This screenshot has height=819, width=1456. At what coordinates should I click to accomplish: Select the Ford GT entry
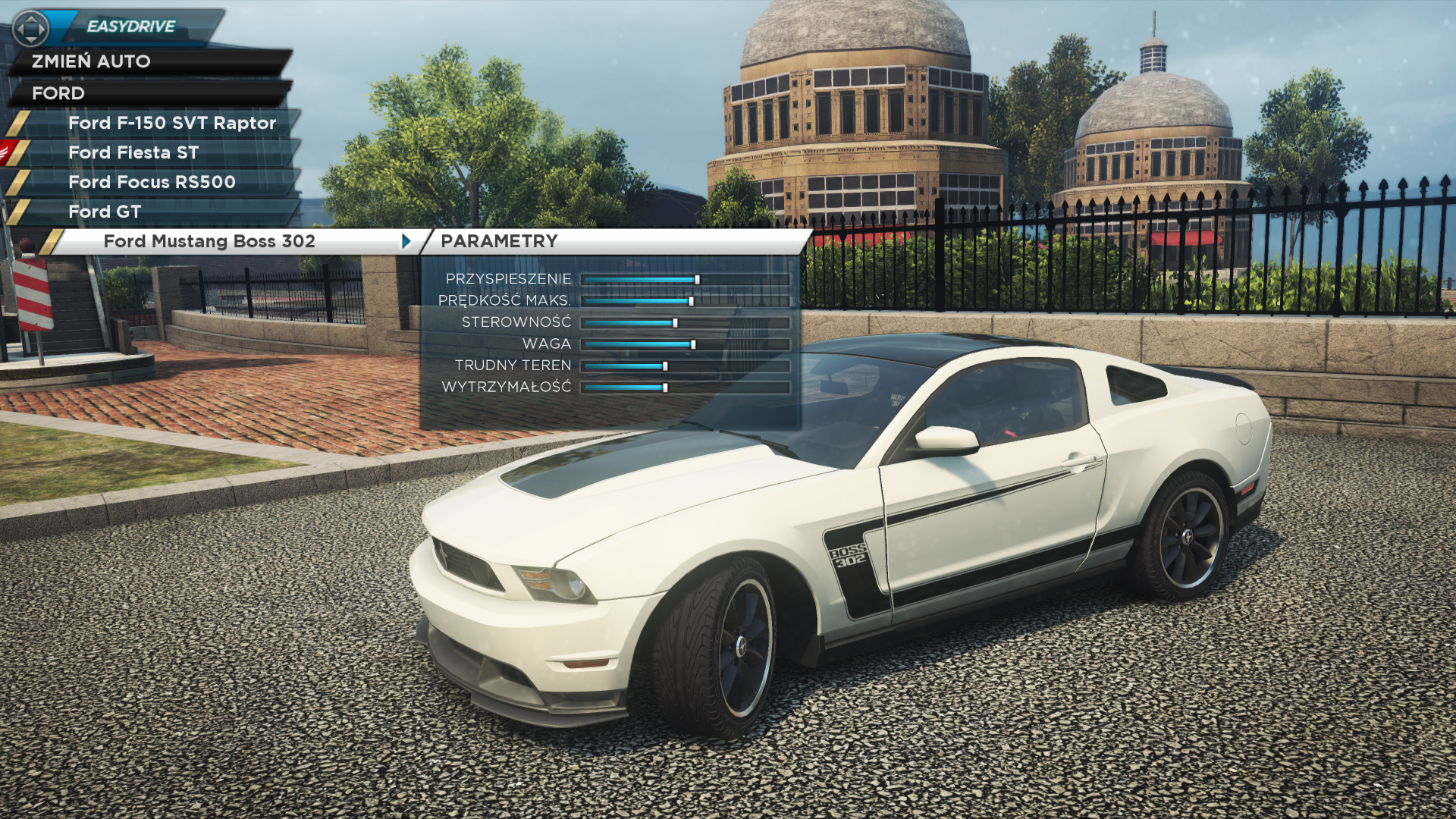[x=105, y=212]
